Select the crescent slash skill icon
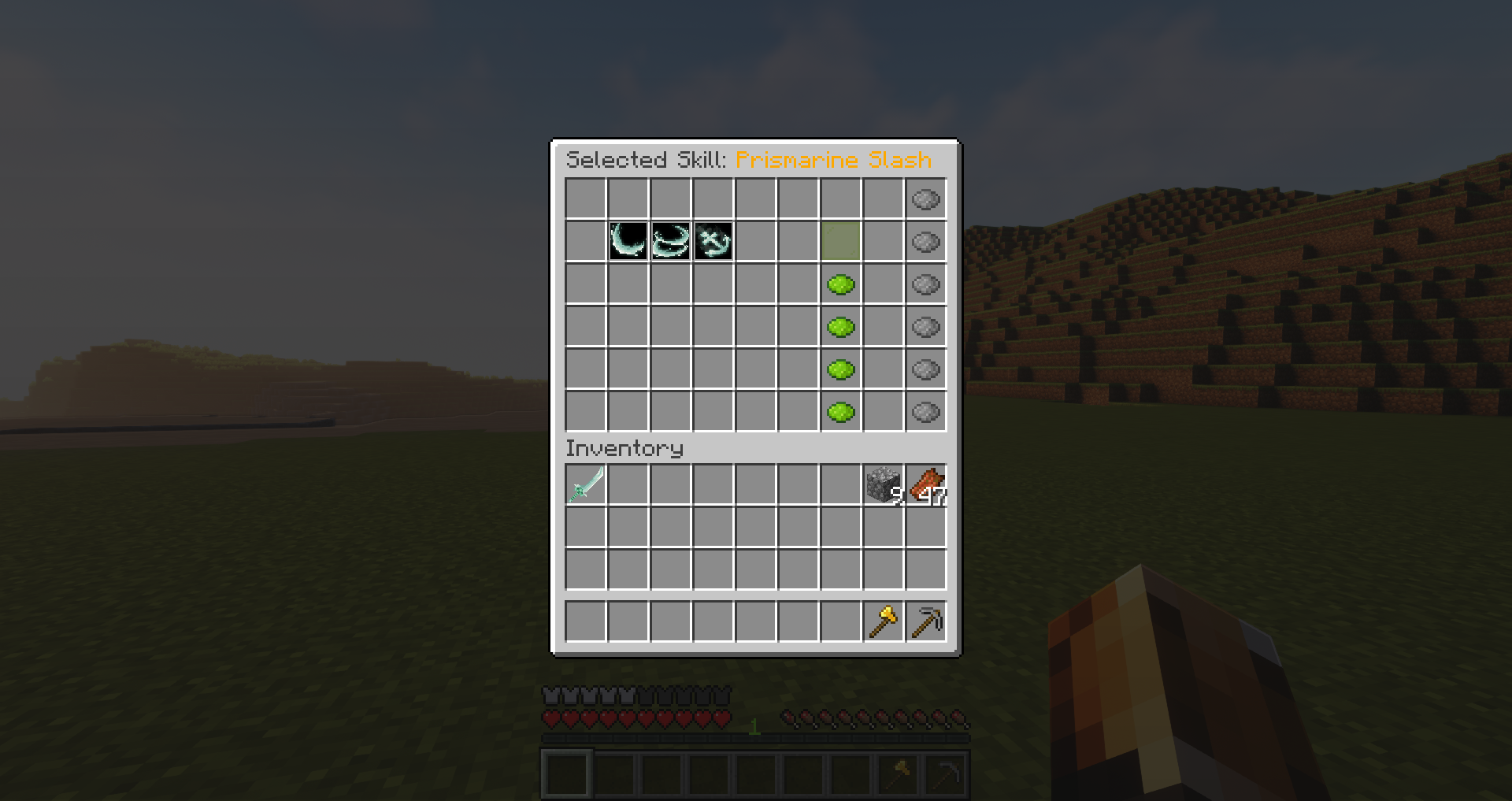Image resolution: width=1512 pixels, height=801 pixels. tap(627, 242)
